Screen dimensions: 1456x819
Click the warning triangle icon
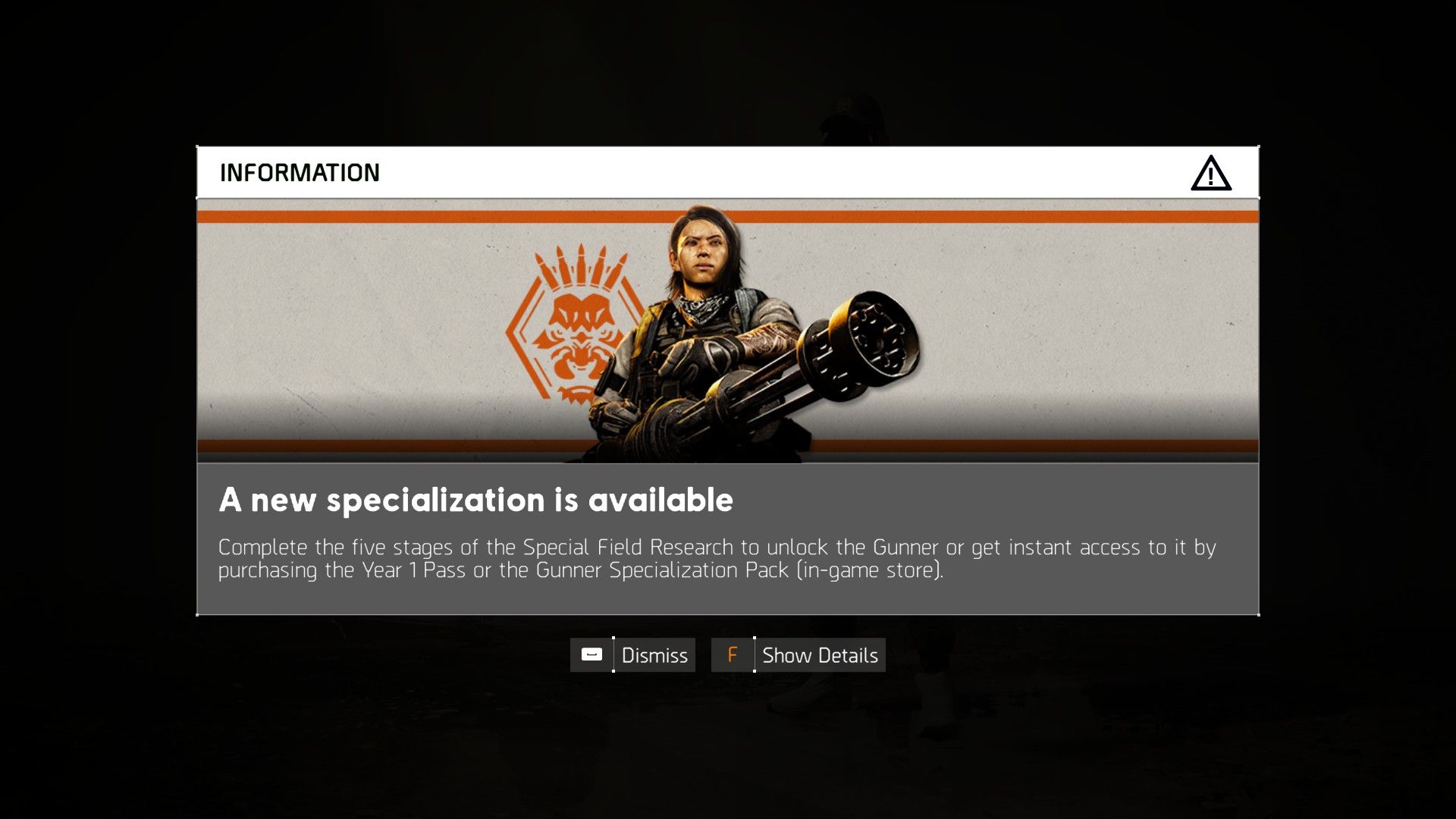[x=1211, y=173]
